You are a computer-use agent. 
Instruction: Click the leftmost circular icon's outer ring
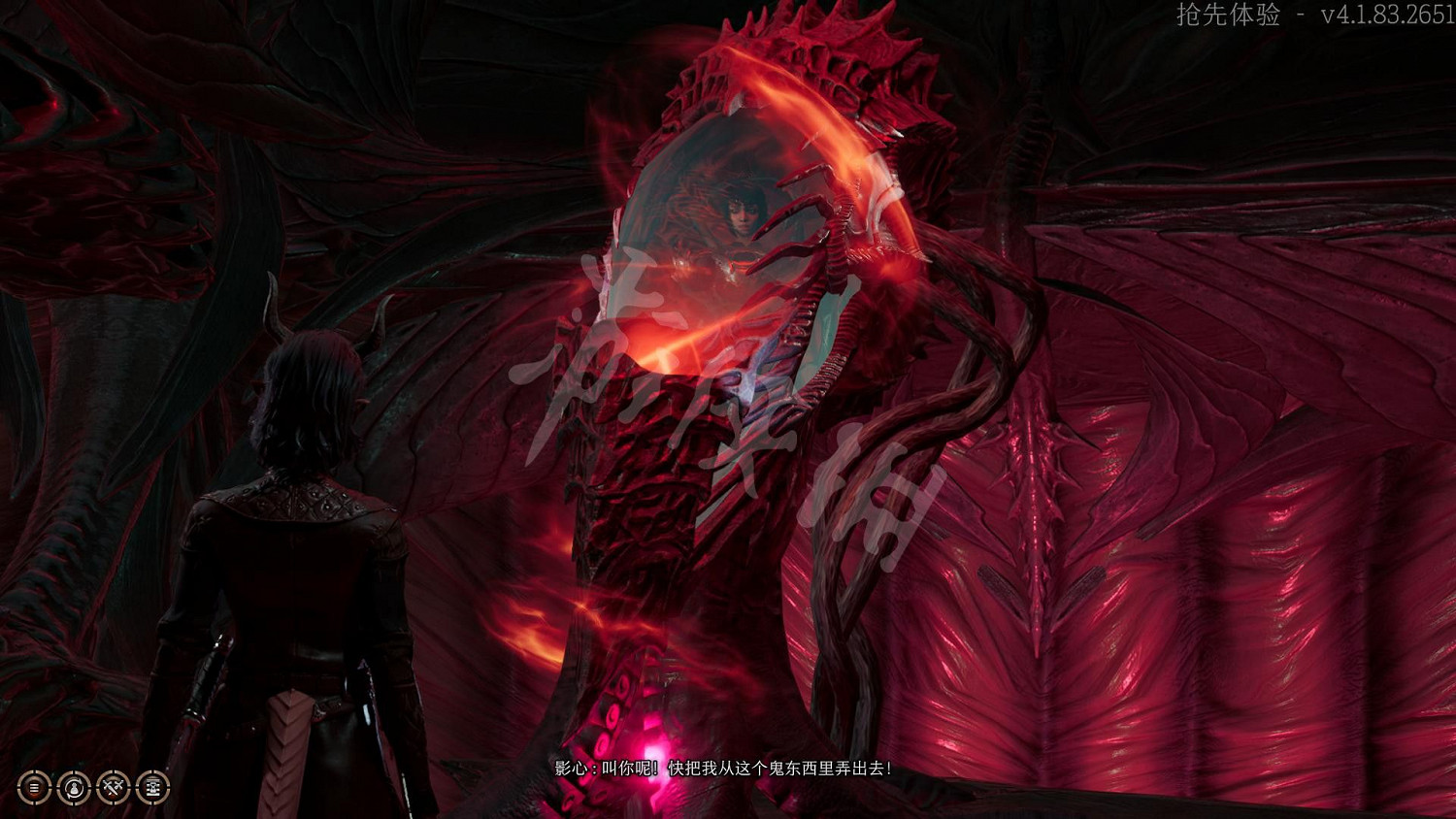[x=34, y=773]
